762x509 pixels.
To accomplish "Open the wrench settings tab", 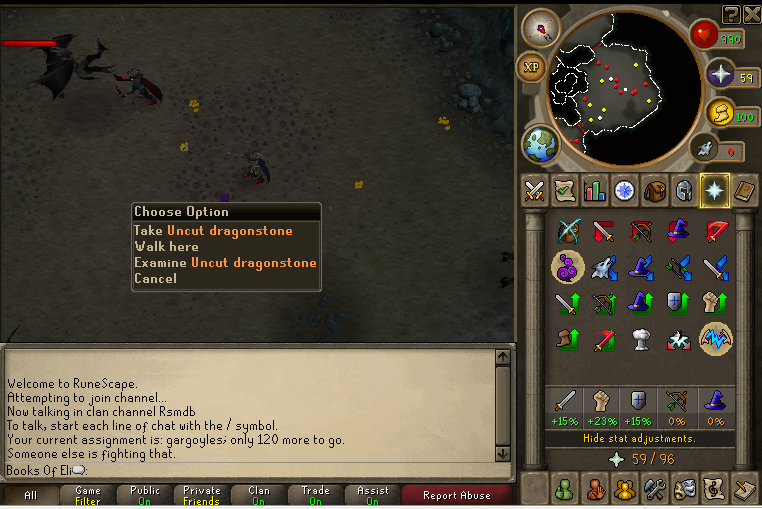I will pos(654,489).
